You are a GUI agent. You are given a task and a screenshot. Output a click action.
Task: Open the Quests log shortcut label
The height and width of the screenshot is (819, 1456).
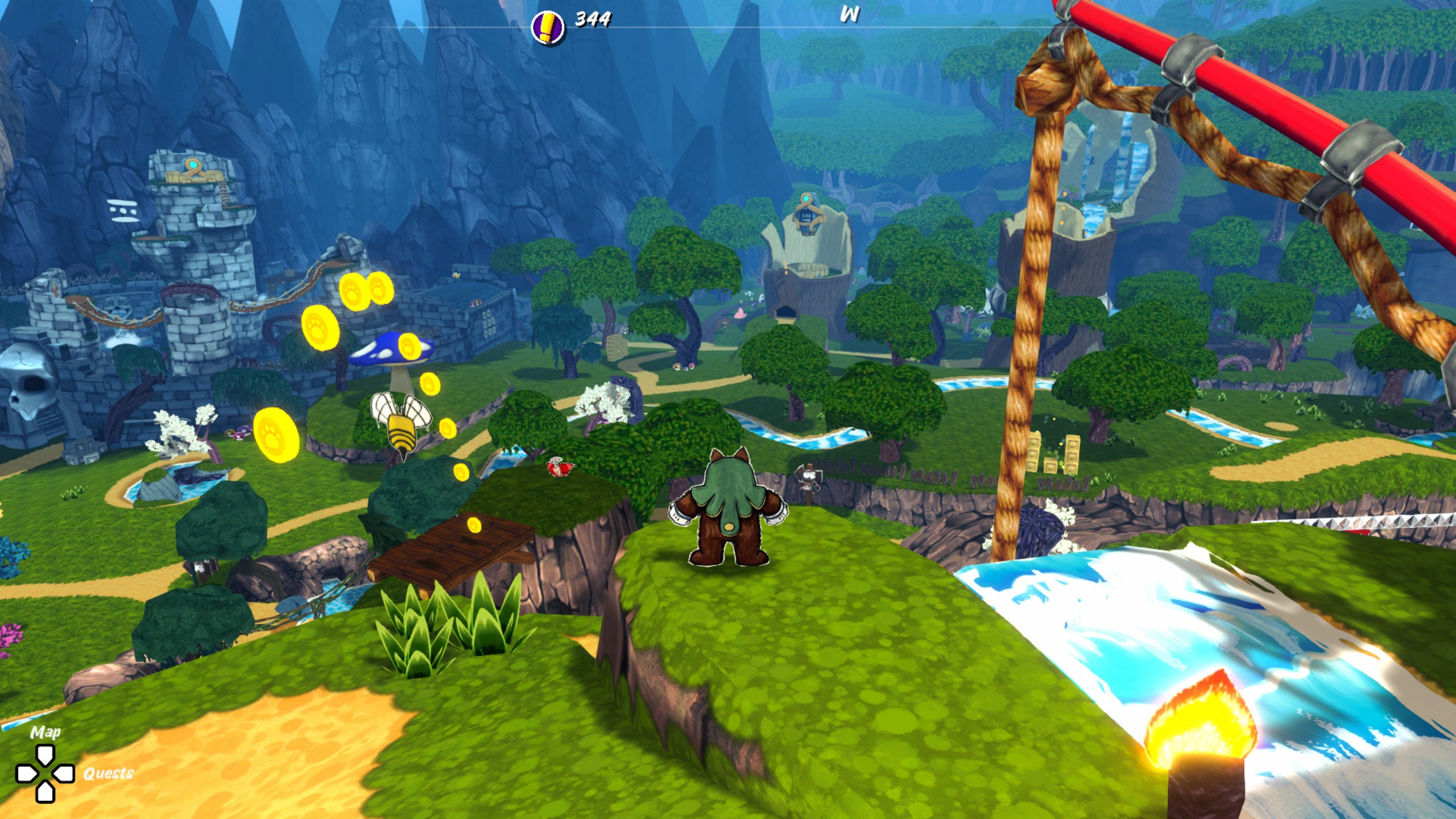click(x=108, y=773)
